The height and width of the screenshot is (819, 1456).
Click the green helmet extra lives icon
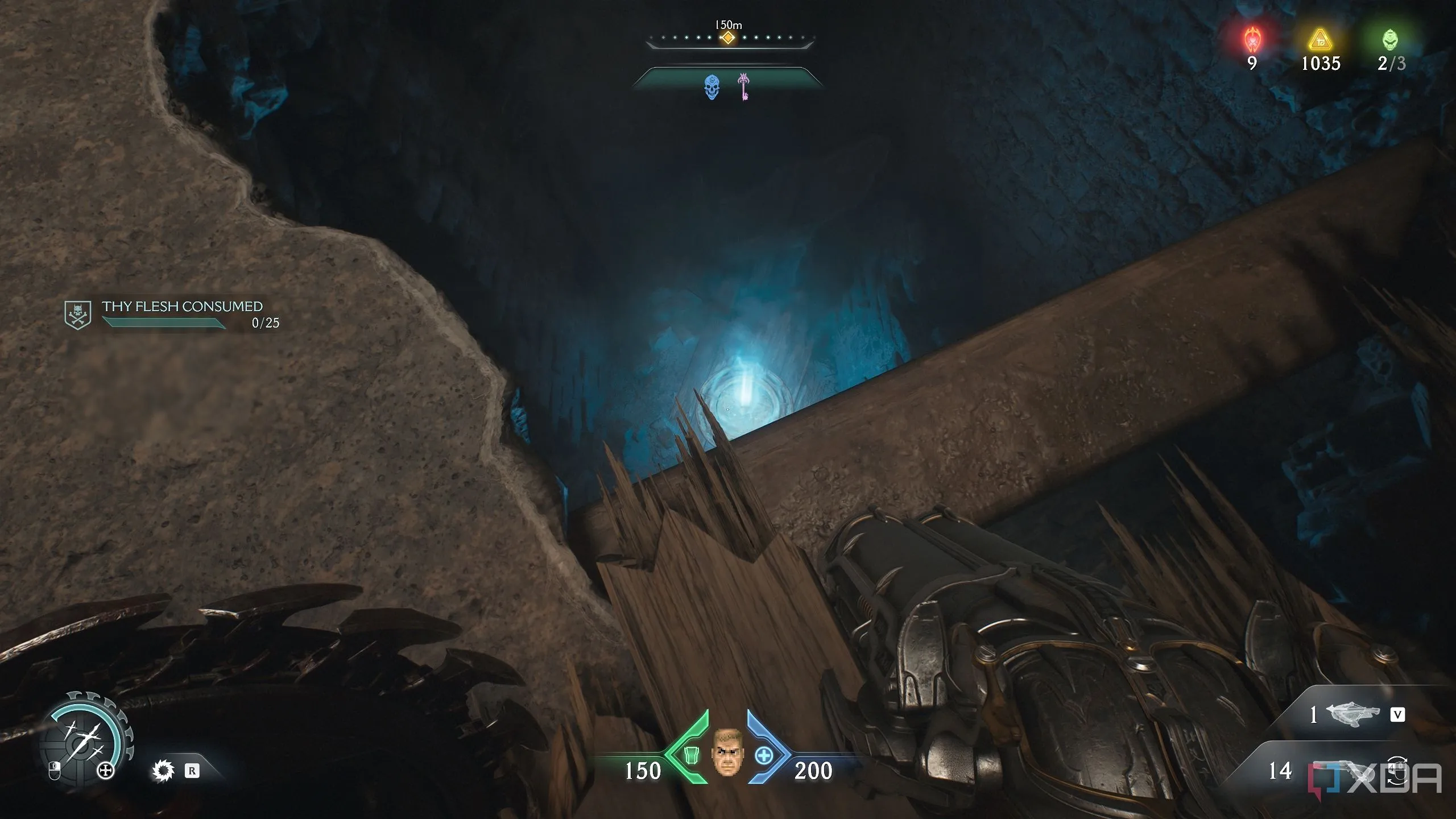pyautogui.click(x=1390, y=40)
